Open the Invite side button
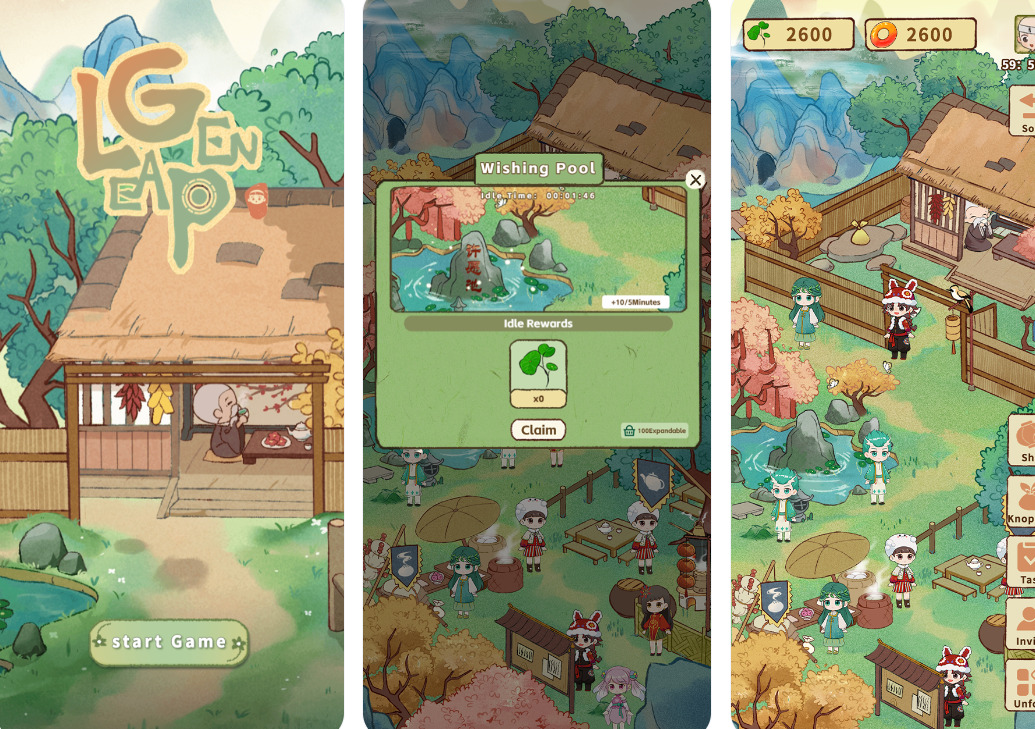The width and height of the screenshot is (1035, 729). click(x=1021, y=624)
